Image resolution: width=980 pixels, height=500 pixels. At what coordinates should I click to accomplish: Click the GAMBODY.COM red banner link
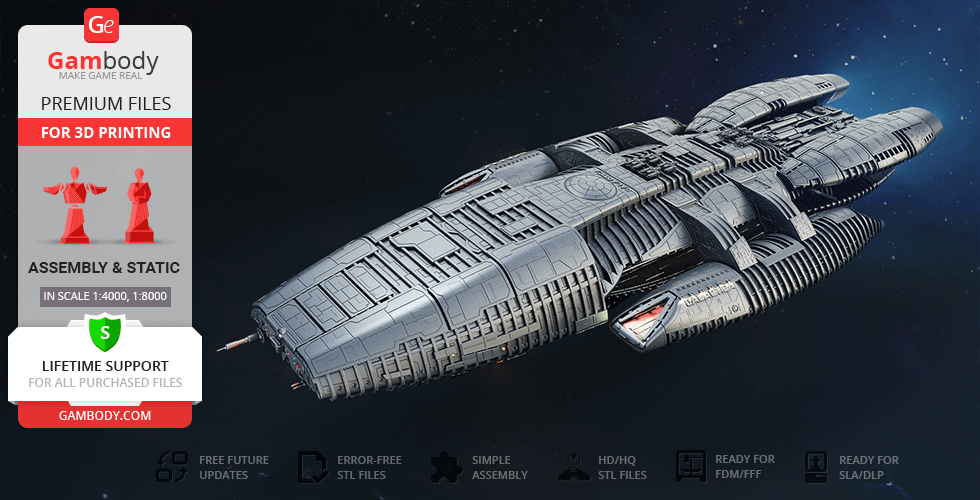pos(105,415)
